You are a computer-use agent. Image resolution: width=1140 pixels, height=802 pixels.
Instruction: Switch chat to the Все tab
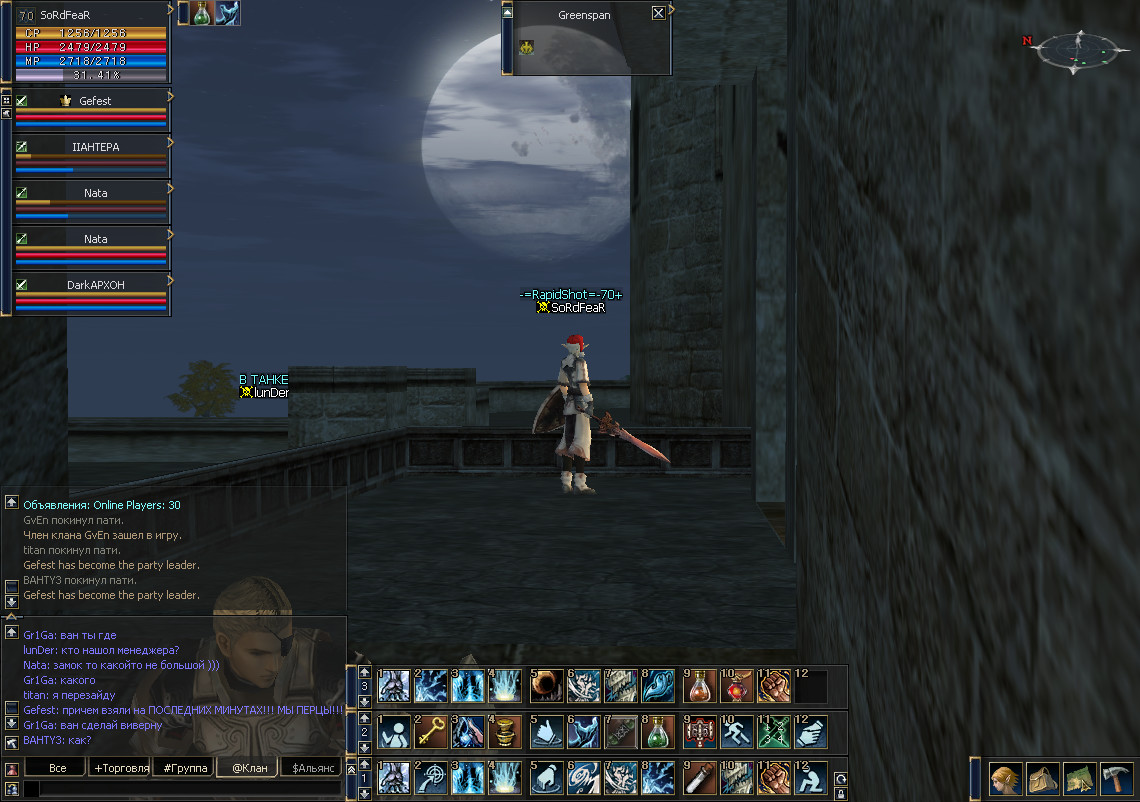tap(57, 768)
